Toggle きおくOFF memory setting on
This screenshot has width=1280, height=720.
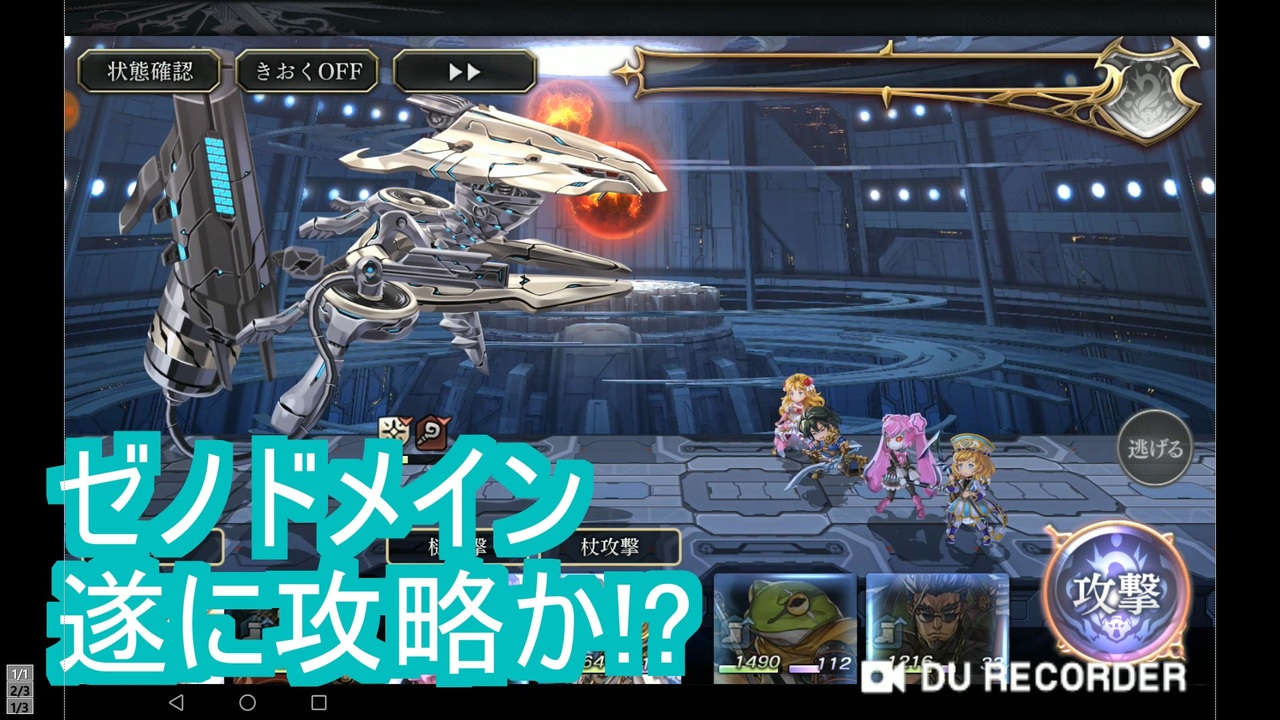click(x=307, y=71)
